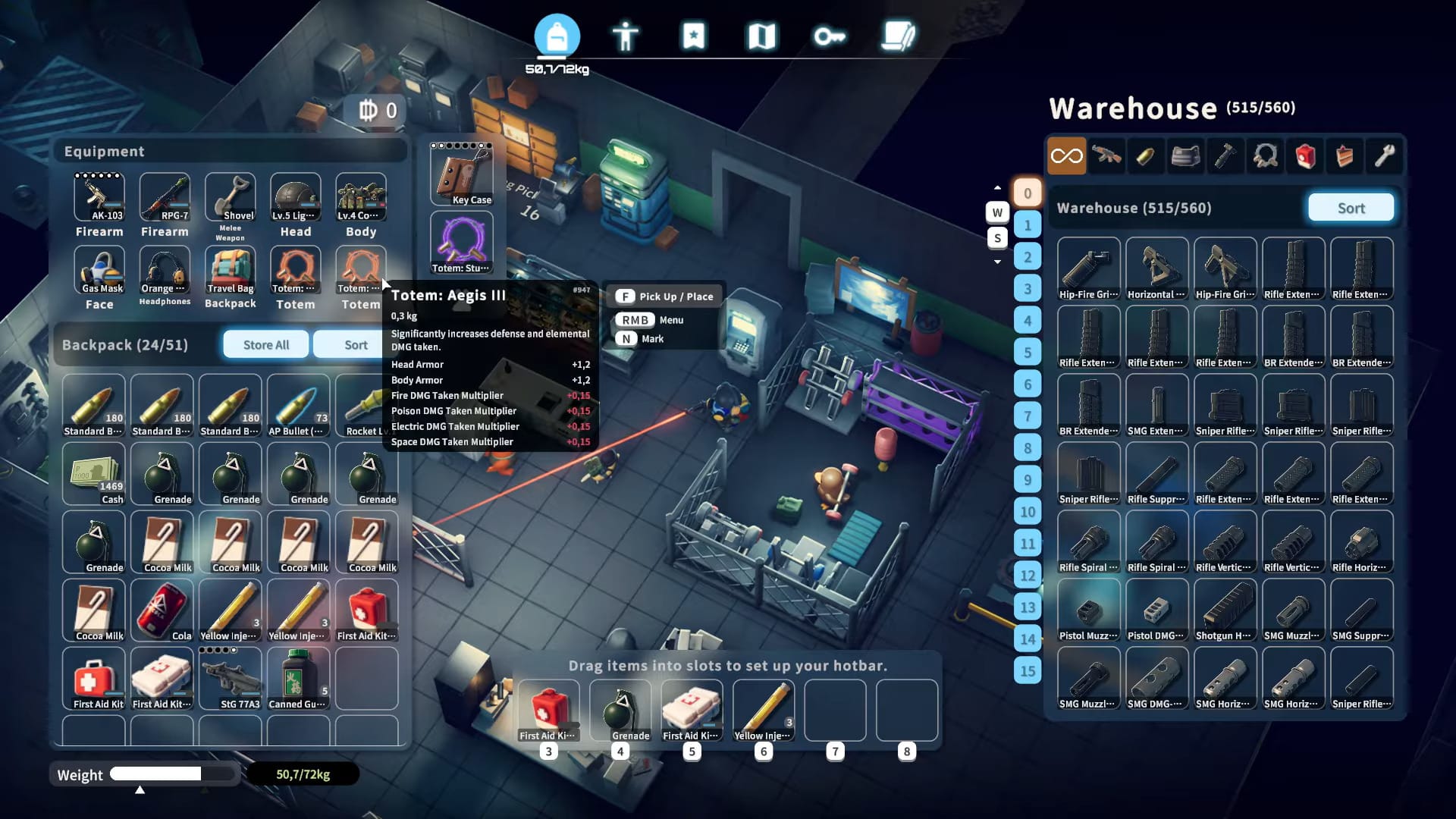Filter warehouse by ammunition bullet icon

click(x=1145, y=156)
